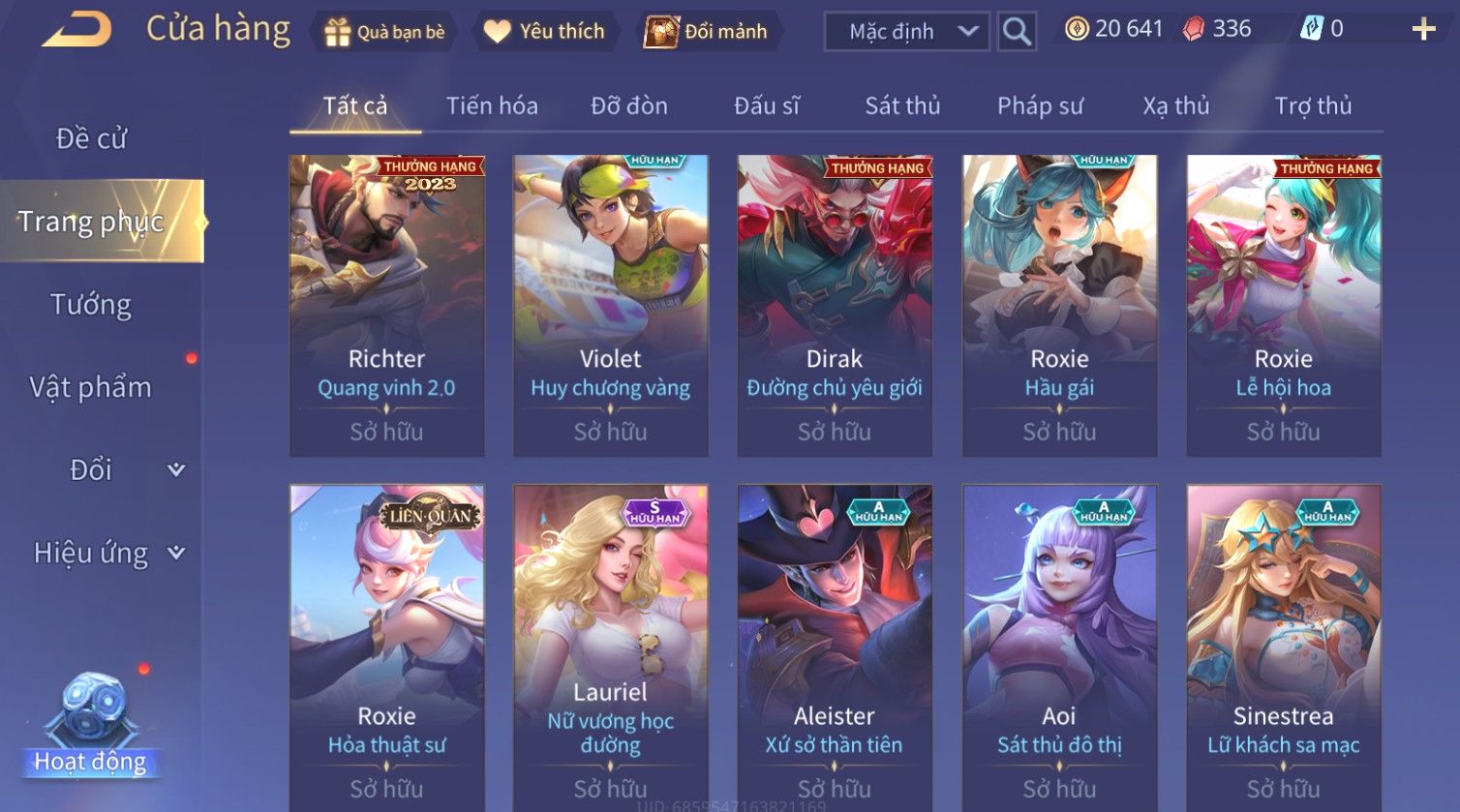View the Violet Huy chương vàng skin
This screenshot has width=1460, height=812.
(x=611, y=305)
